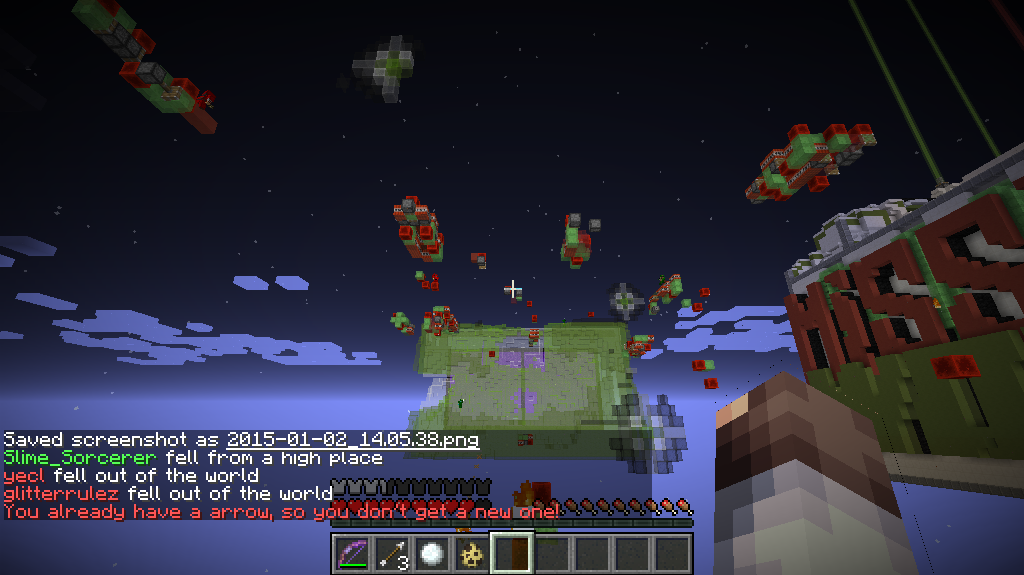Select the yellow spotted spawn egg slot
The image size is (1024, 575).
coord(471,553)
